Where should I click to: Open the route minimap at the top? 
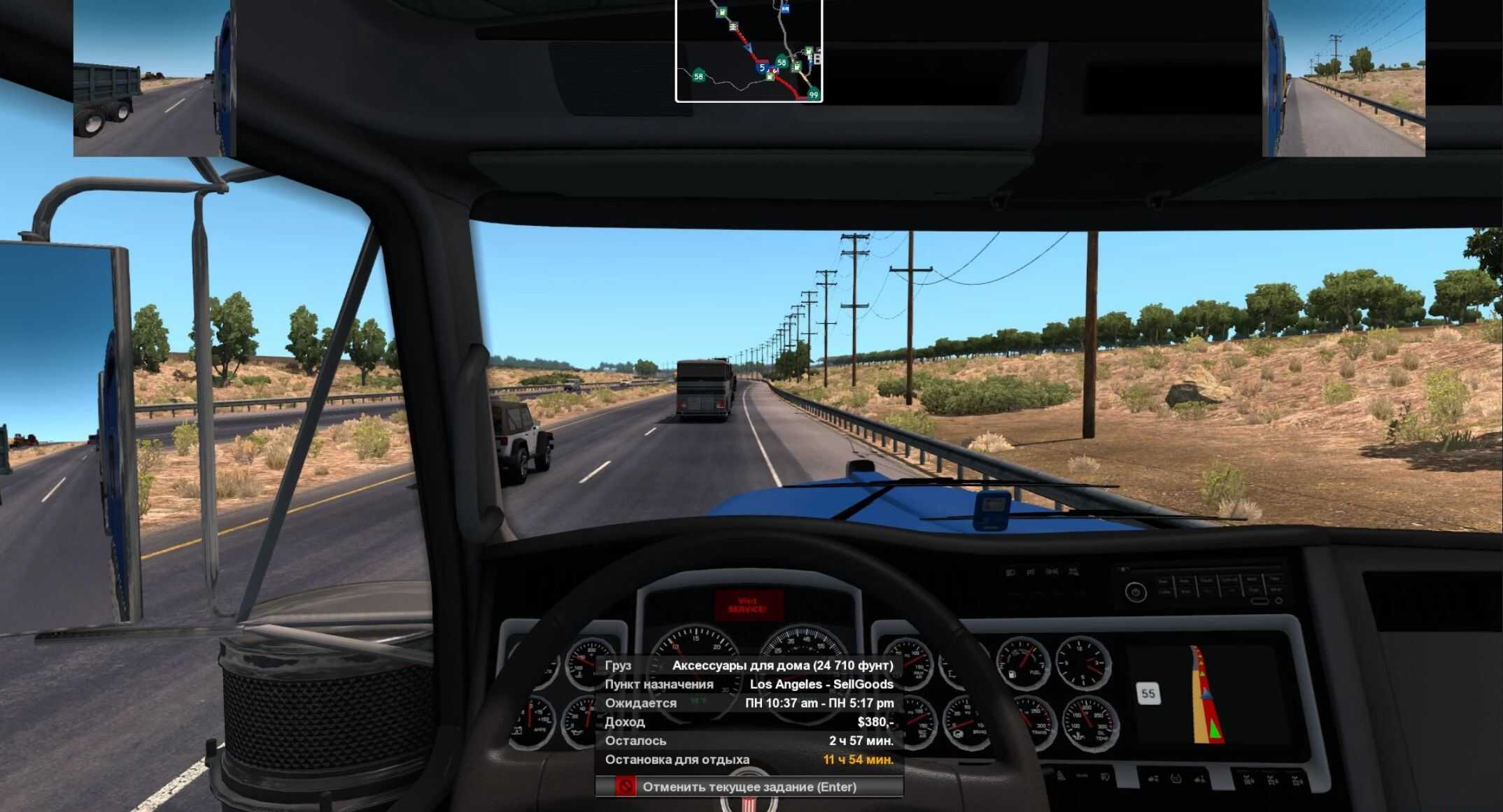click(749, 50)
